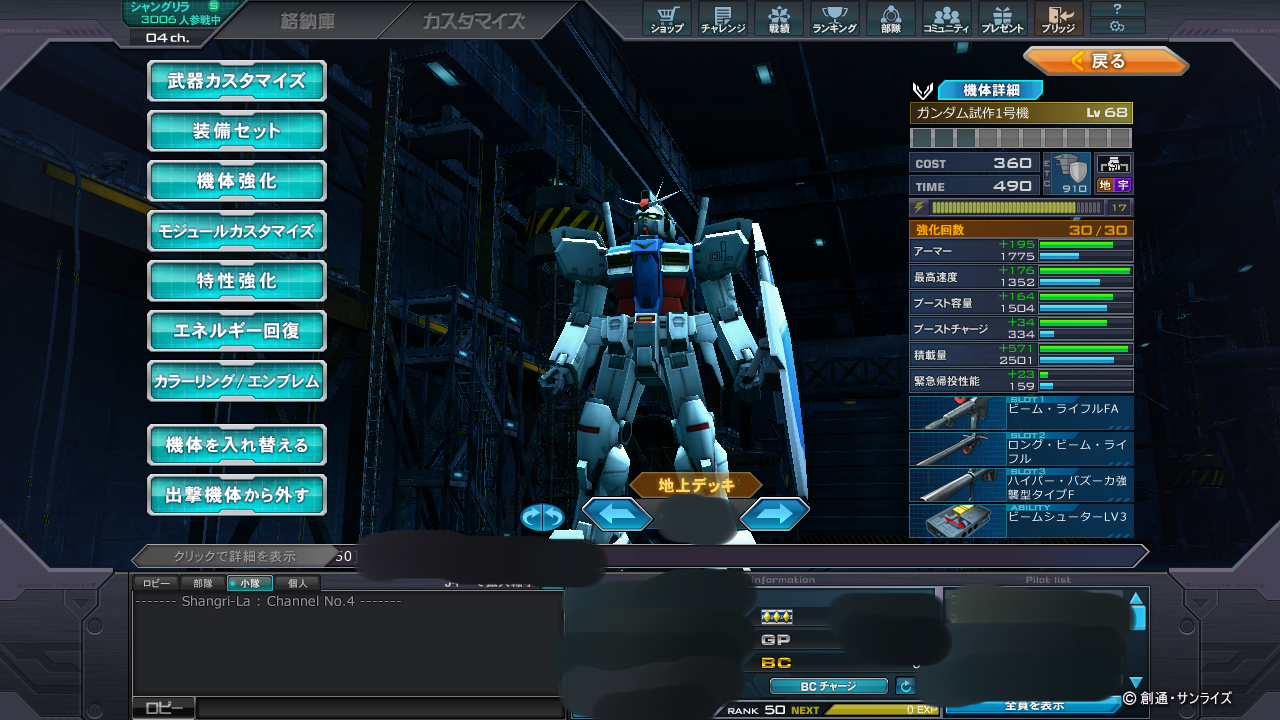Image resolution: width=1280 pixels, height=720 pixels.
Task: Switch chat to the 部隊 tab
Action: [x=203, y=583]
